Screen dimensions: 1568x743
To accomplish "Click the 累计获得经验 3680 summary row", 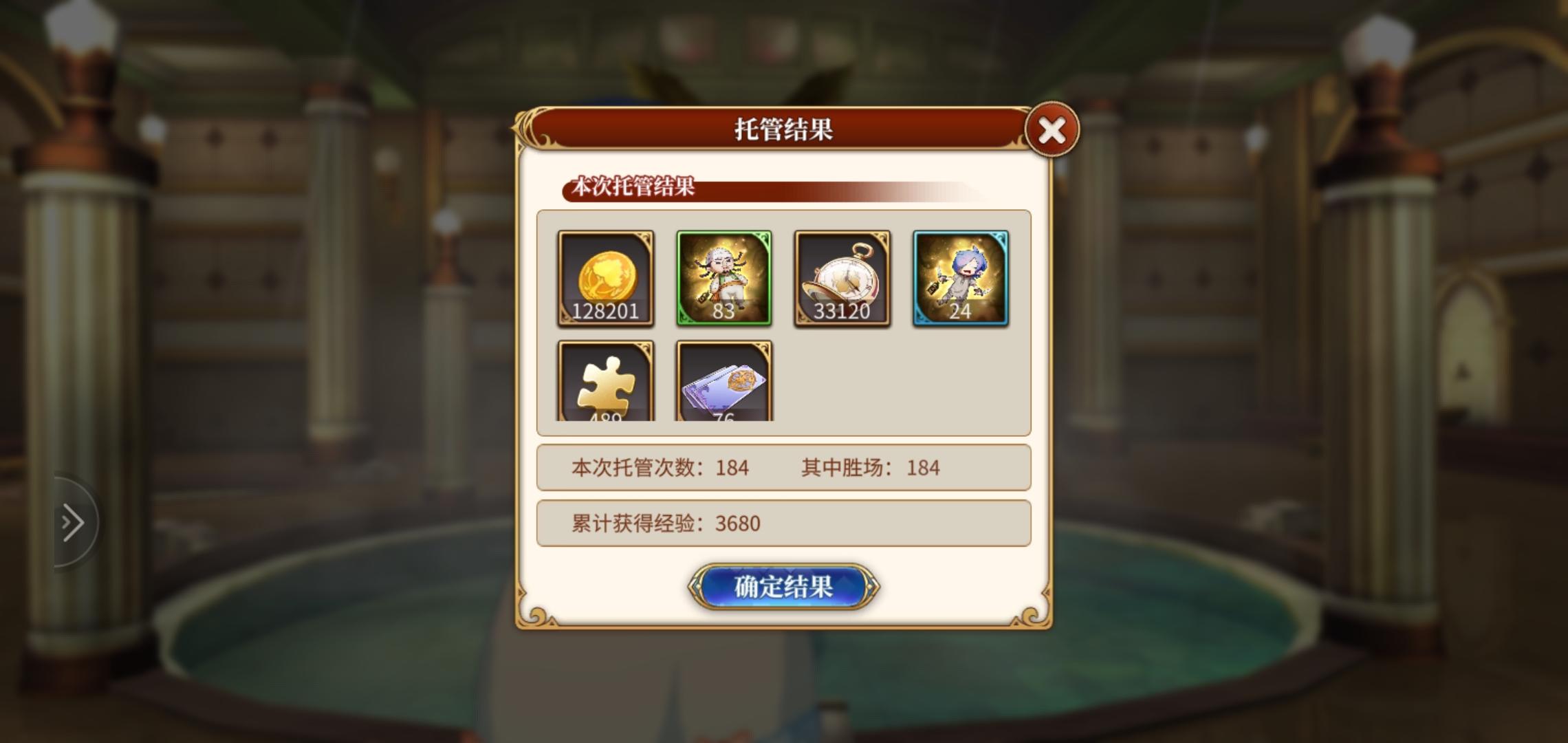I will [x=783, y=524].
